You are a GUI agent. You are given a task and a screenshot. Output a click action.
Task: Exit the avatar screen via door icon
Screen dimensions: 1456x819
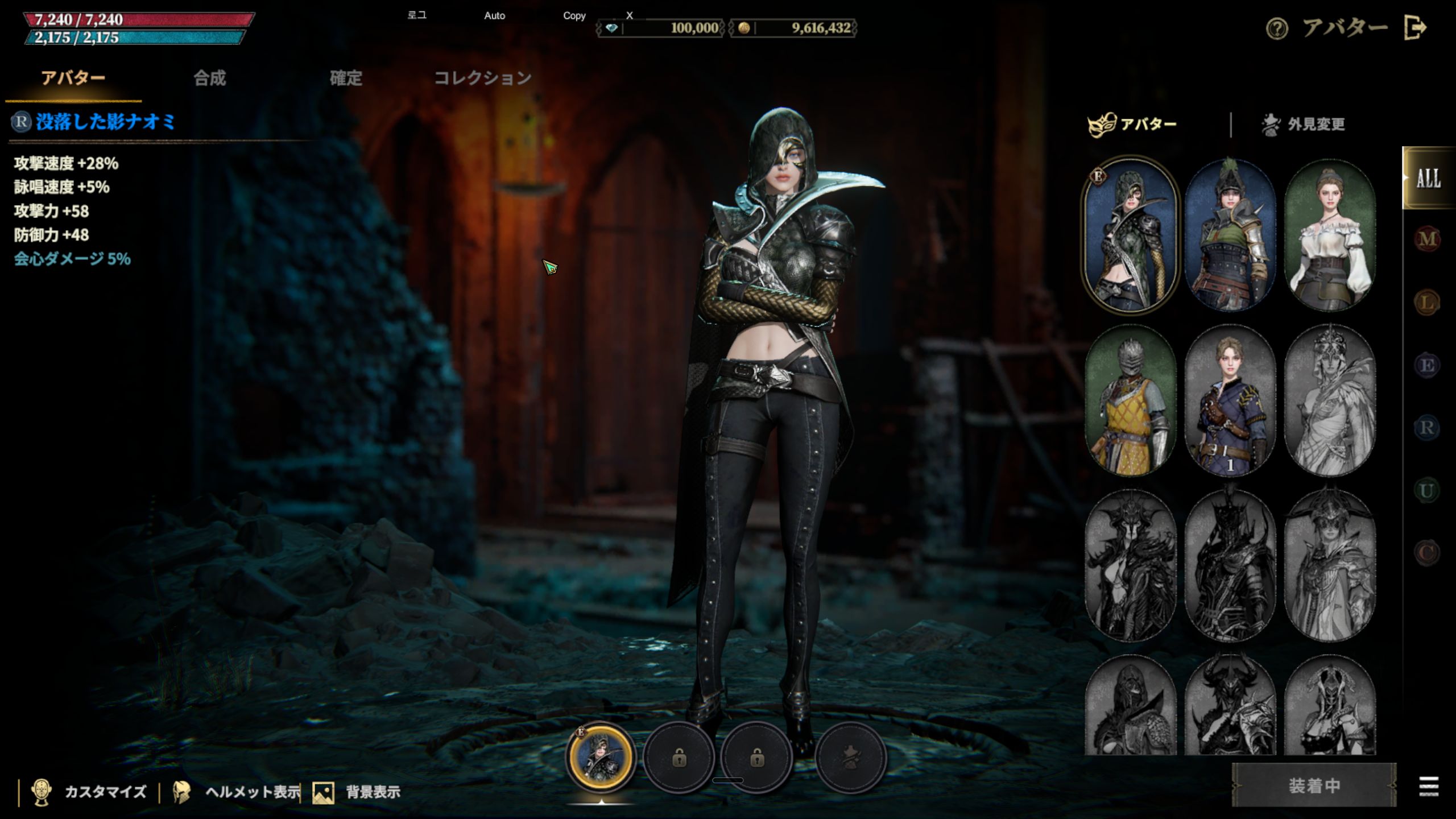1414,27
